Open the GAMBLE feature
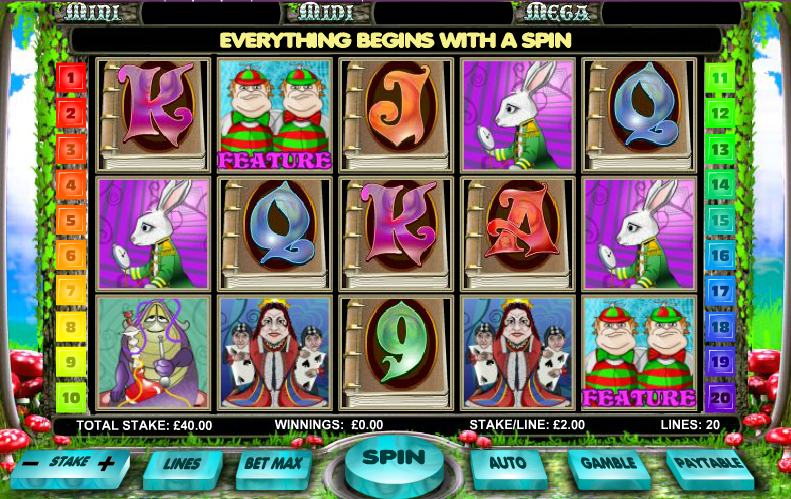791x499 pixels. coord(608,464)
